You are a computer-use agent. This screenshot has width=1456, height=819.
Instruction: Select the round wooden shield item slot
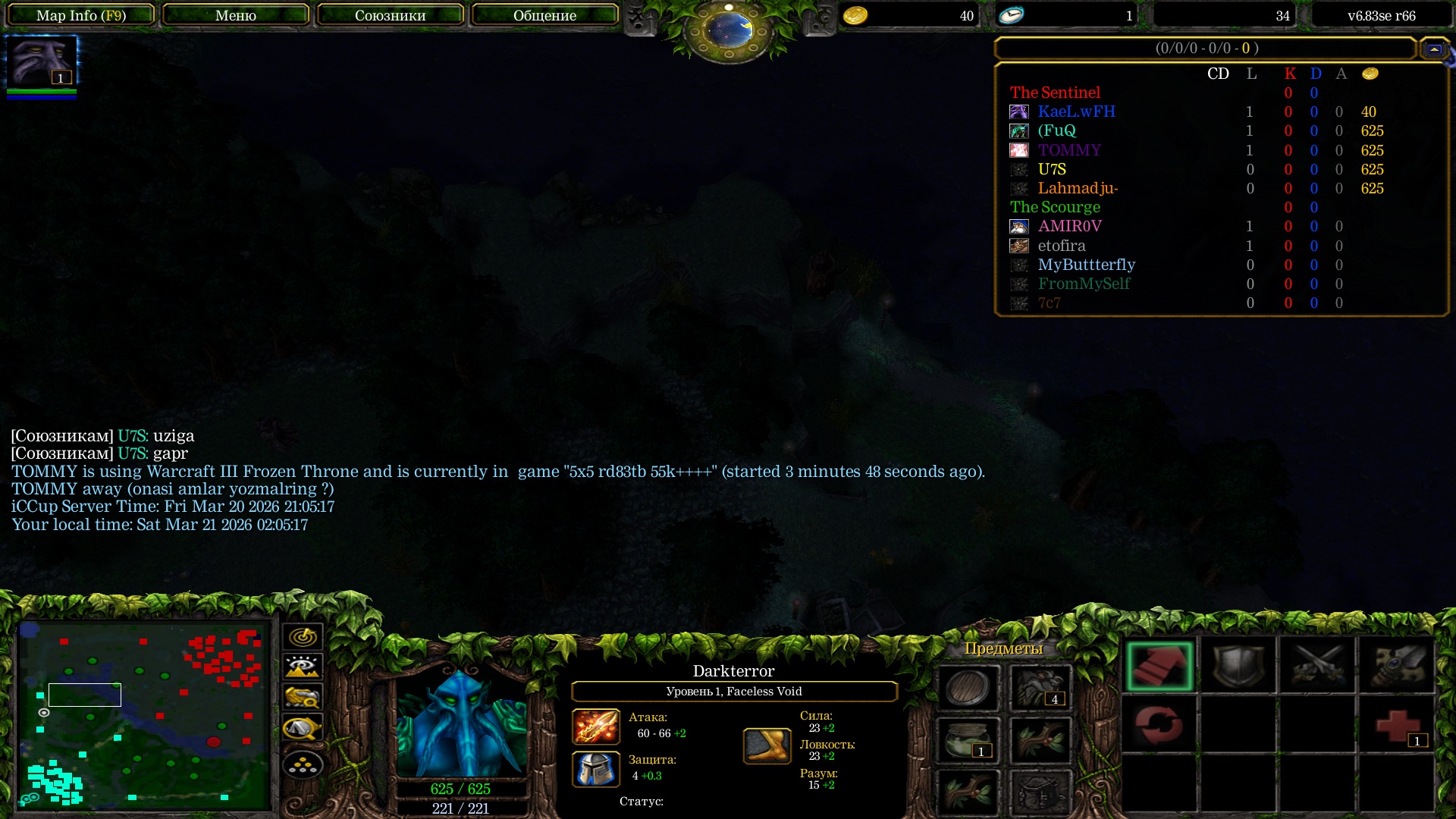pos(968,688)
